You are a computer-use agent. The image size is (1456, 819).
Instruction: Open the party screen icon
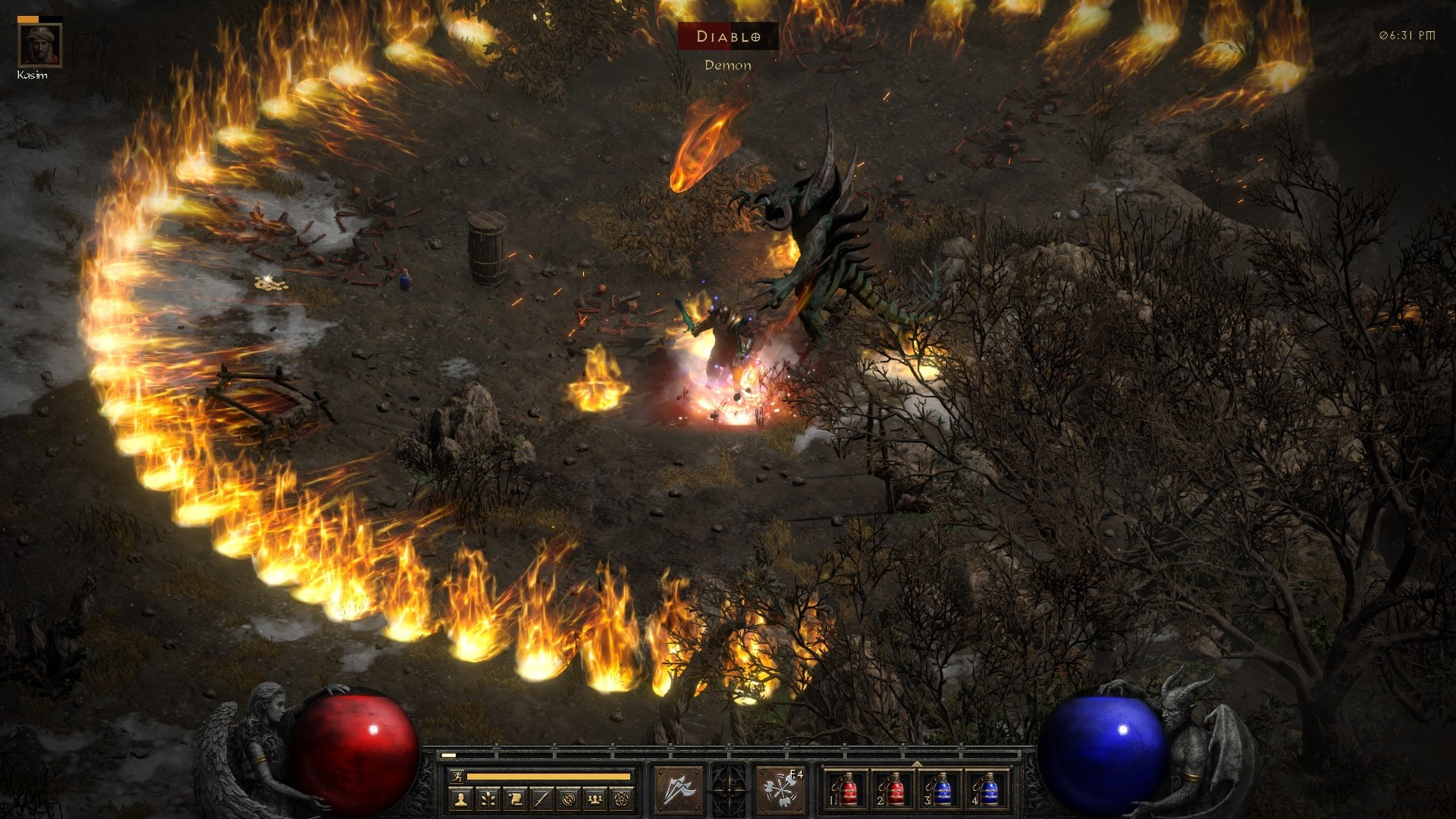[x=595, y=799]
